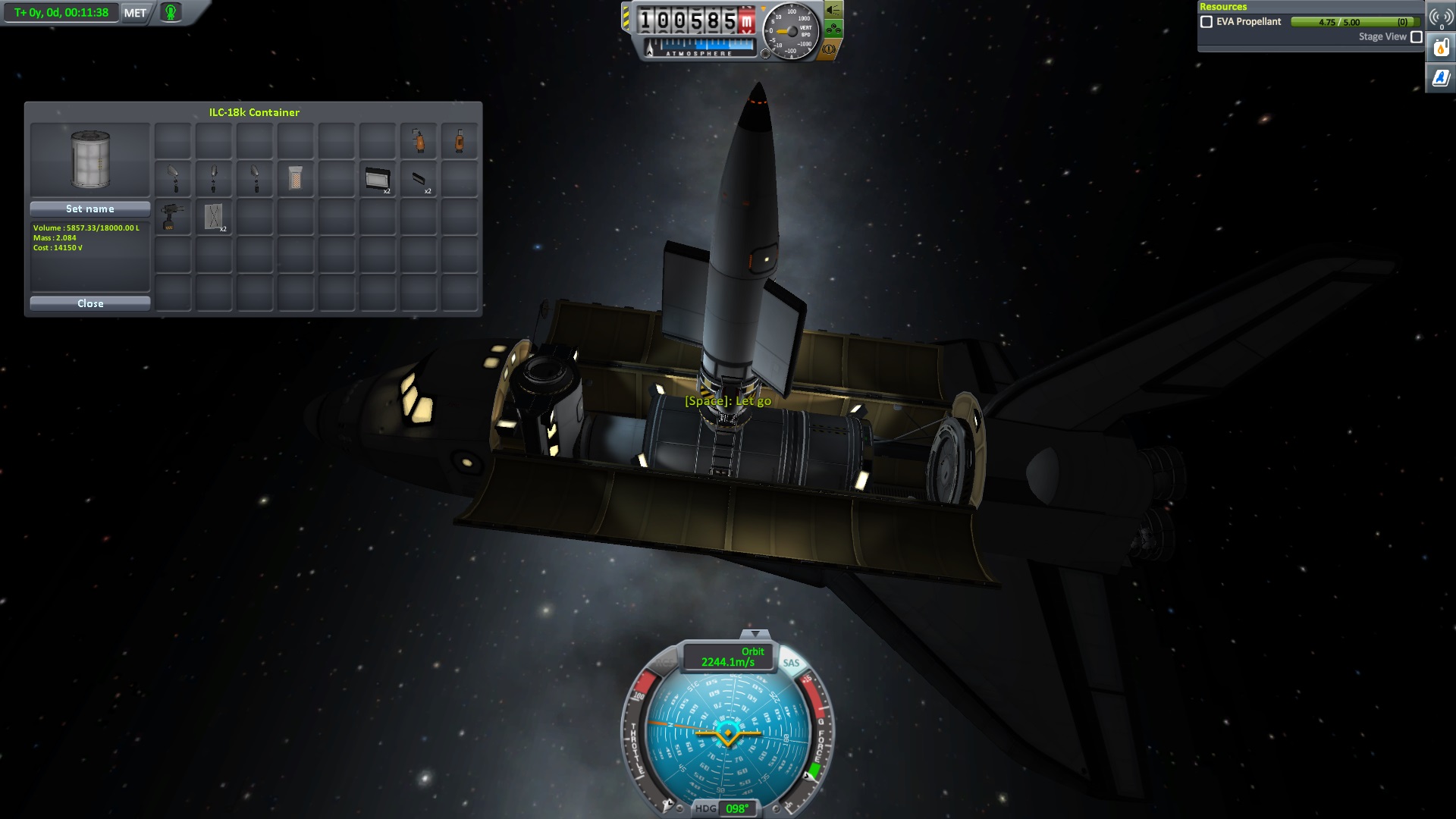Close the ILC-18k Container window
This screenshot has width=1456, height=819.
pos(90,303)
